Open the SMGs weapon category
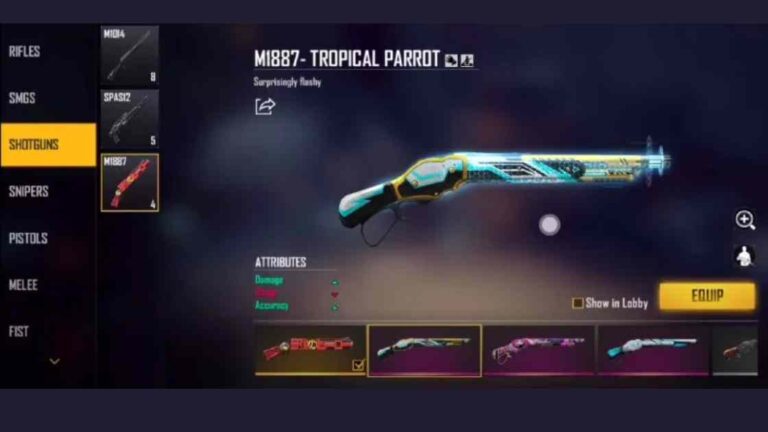The height and width of the screenshot is (432, 768). click(23, 98)
